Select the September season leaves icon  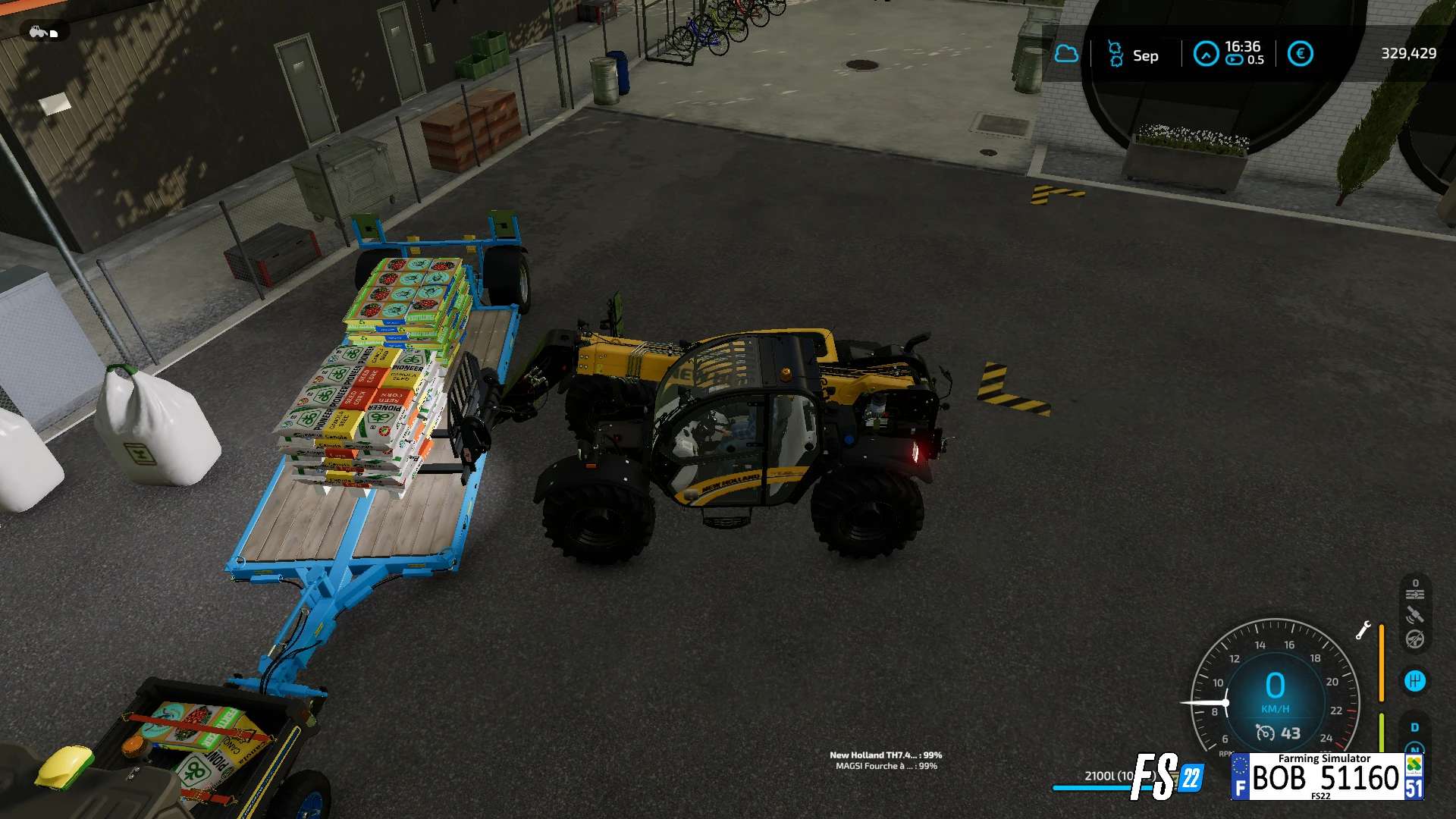pos(1116,55)
